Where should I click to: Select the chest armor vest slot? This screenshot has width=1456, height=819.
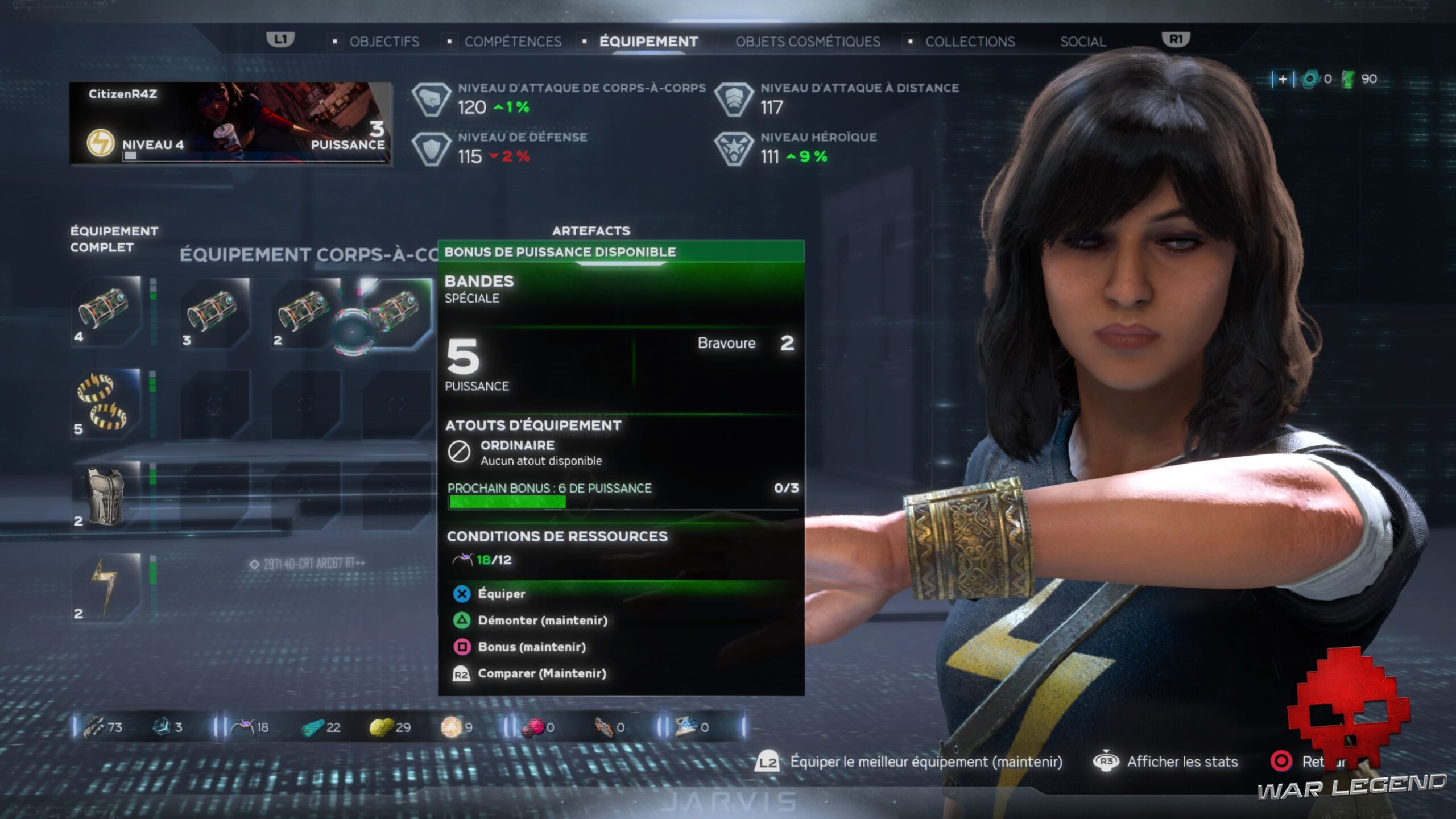coord(106,495)
